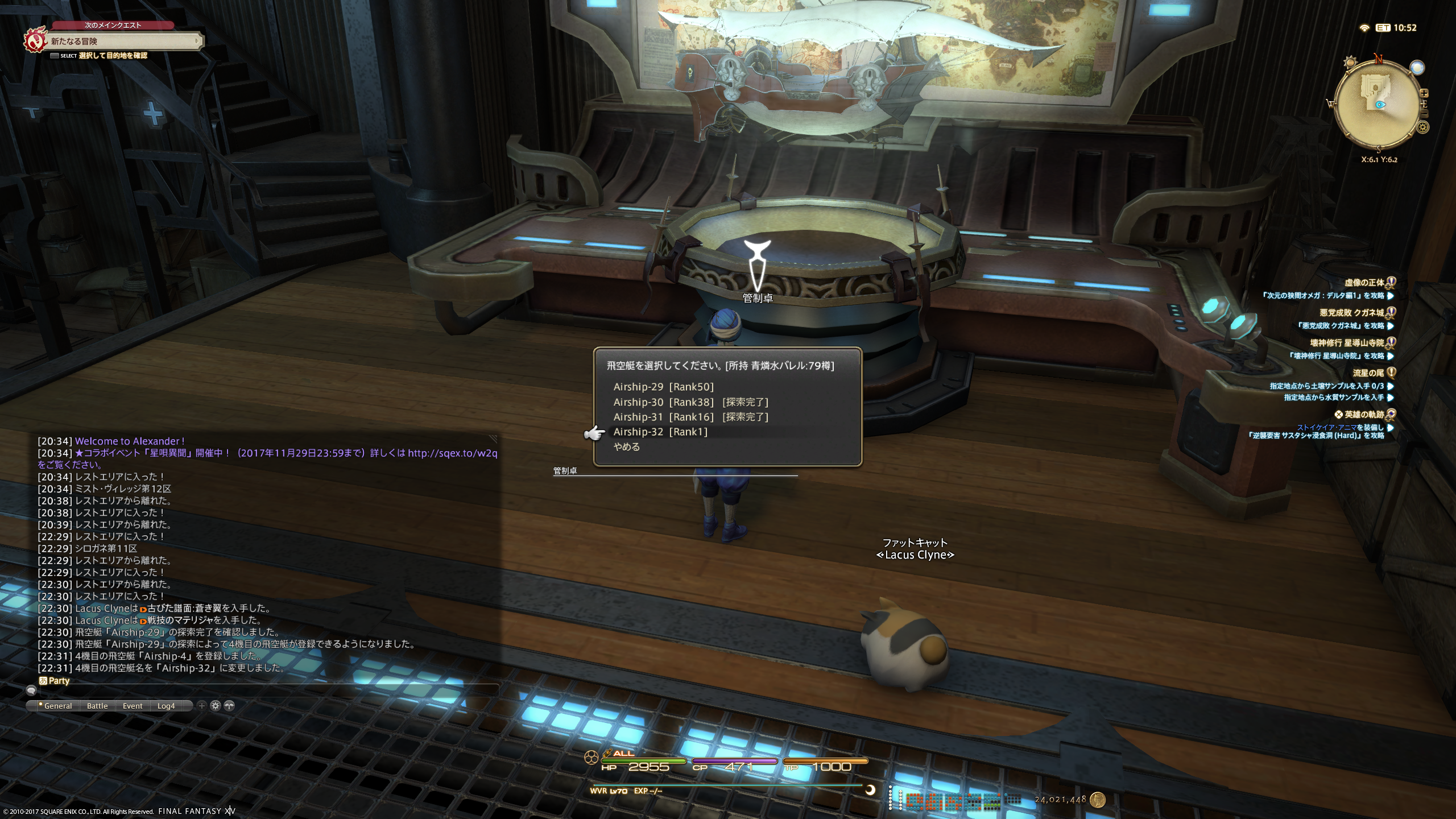
Task: Open minimap settings gear
Action: 1423,127
